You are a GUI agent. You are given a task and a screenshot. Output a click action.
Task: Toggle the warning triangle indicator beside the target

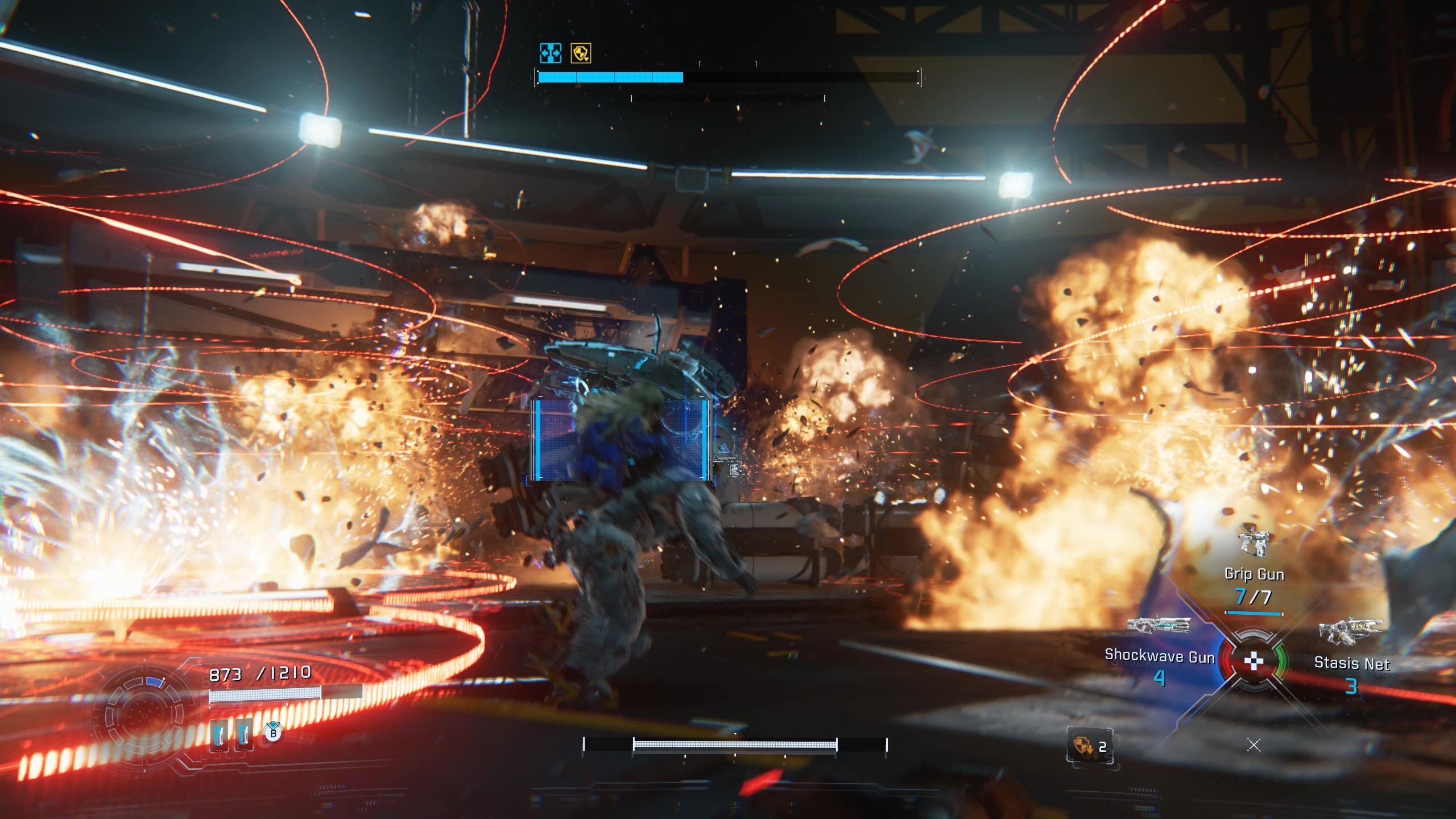point(723,449)
